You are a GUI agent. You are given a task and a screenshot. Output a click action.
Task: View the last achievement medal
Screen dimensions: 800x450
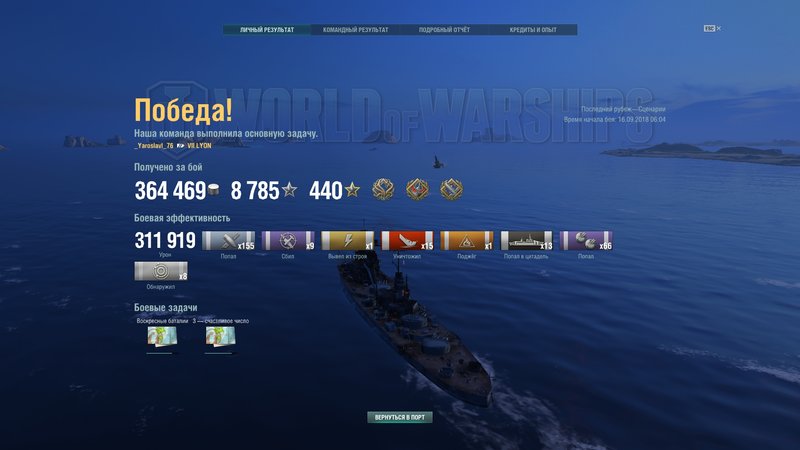(x=451, y=189)
